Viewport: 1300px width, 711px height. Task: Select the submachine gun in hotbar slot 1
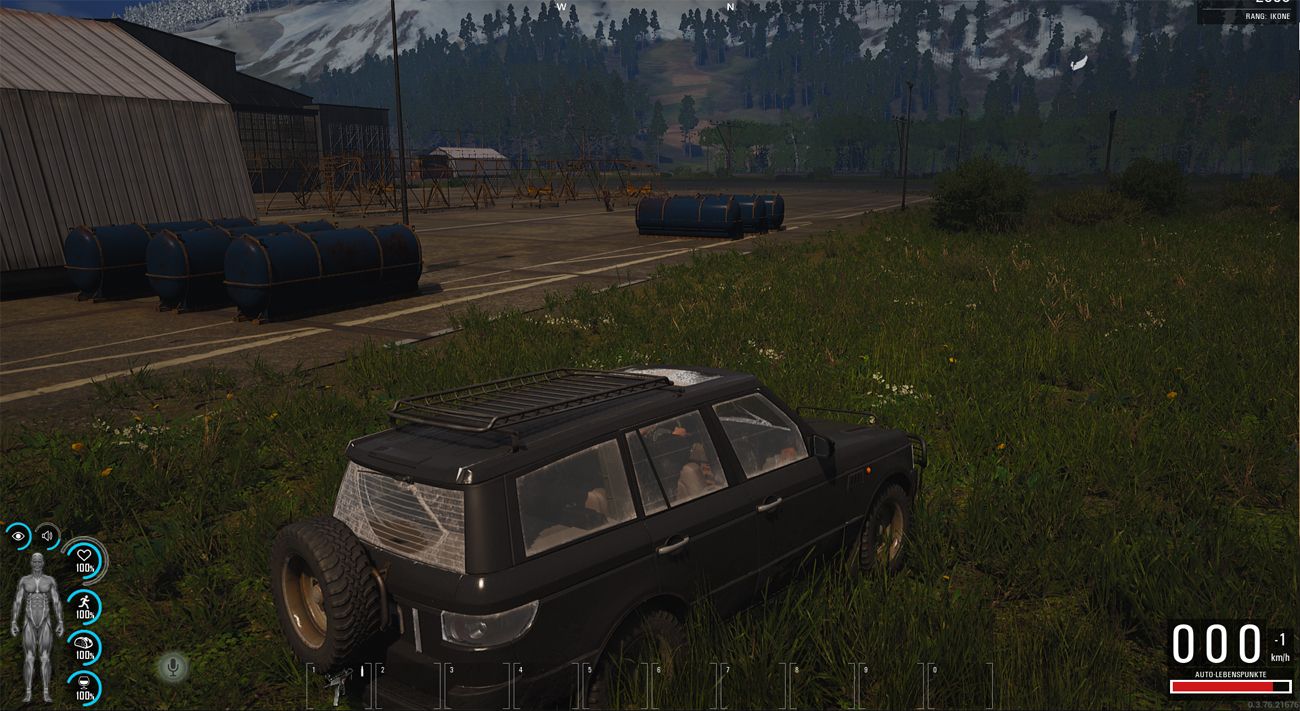337,684
